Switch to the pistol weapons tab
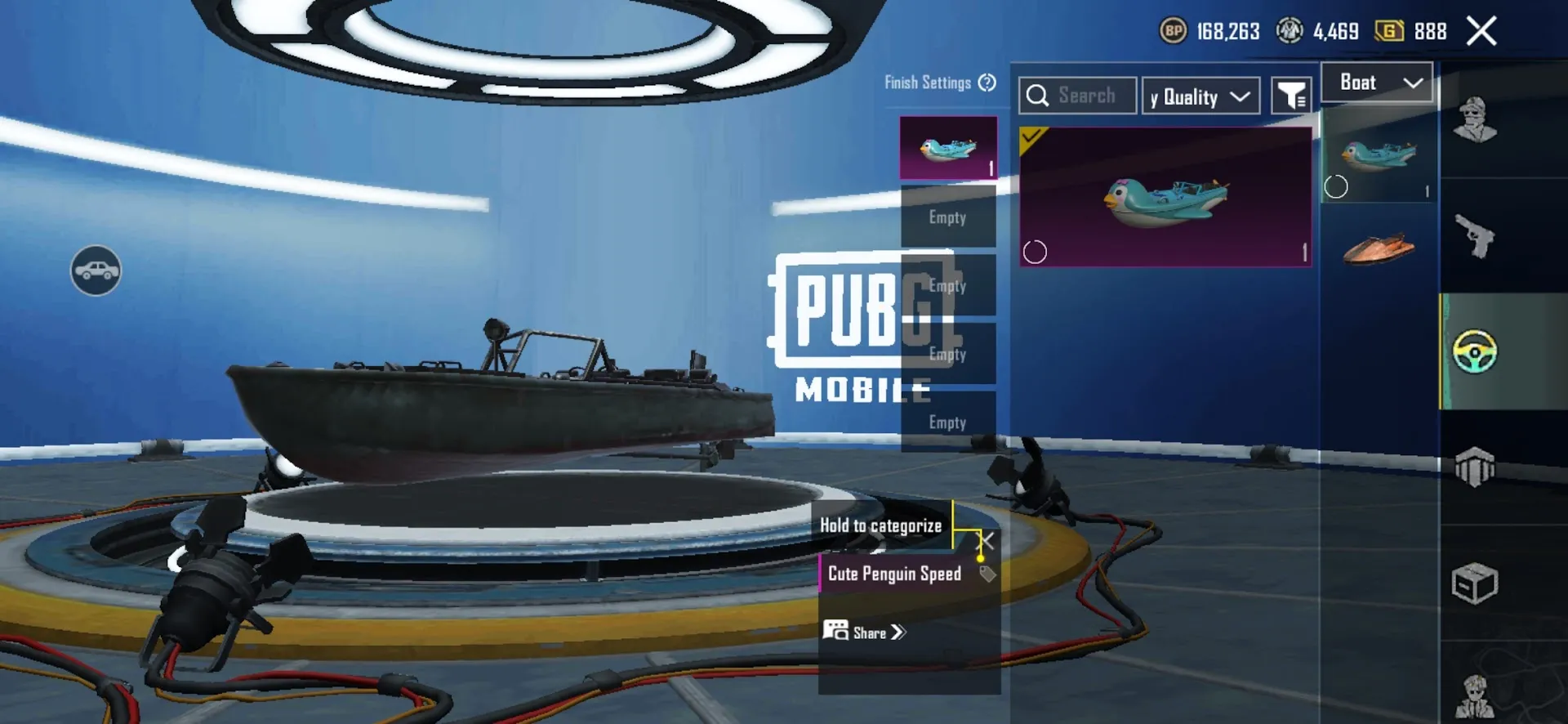Image resolution: width=1568 pixels, height=724 pixels. click(x=1475, y=236)
